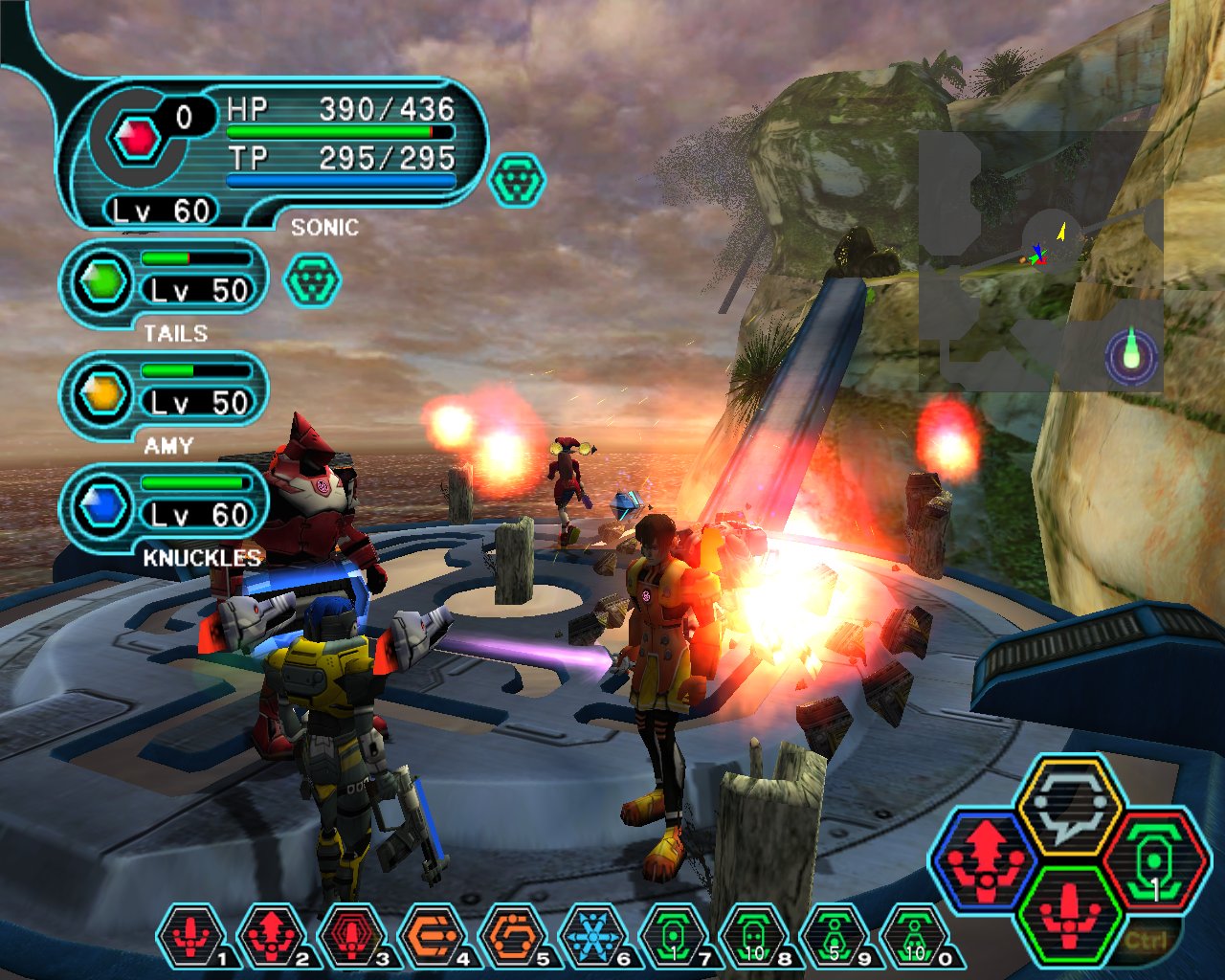This screenshot has height=980, width=1225.
Task: Click TAILS's teal shield status icon
Action: coord(313,279)
